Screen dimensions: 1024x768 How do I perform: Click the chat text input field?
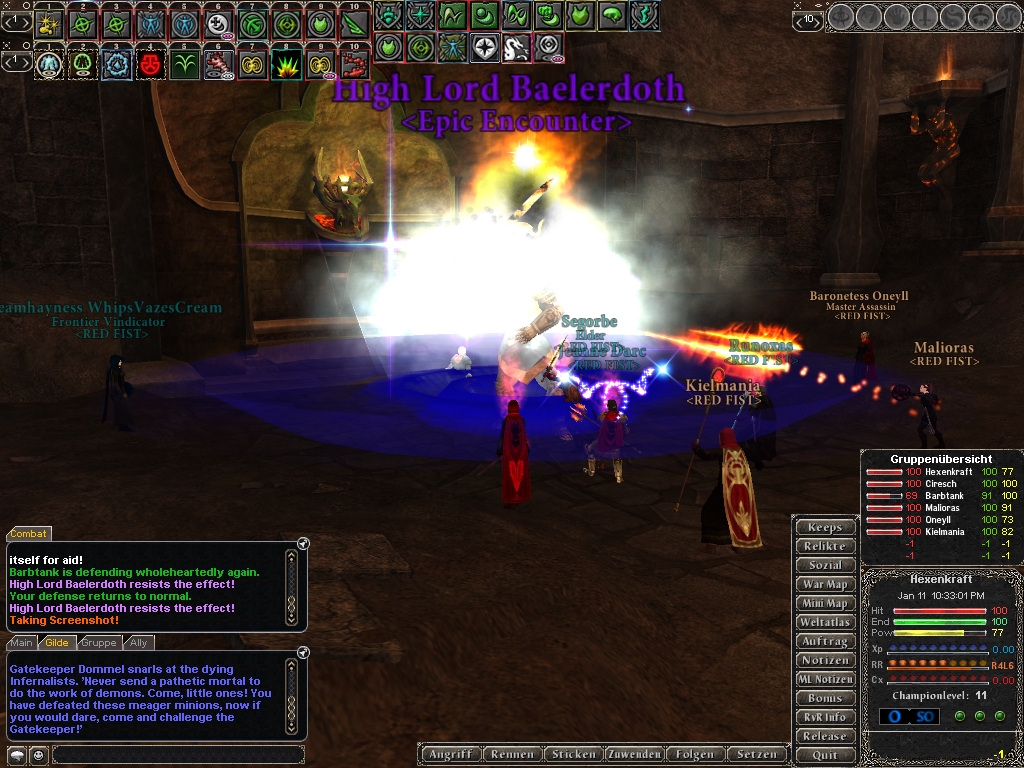tap(178, 754)
